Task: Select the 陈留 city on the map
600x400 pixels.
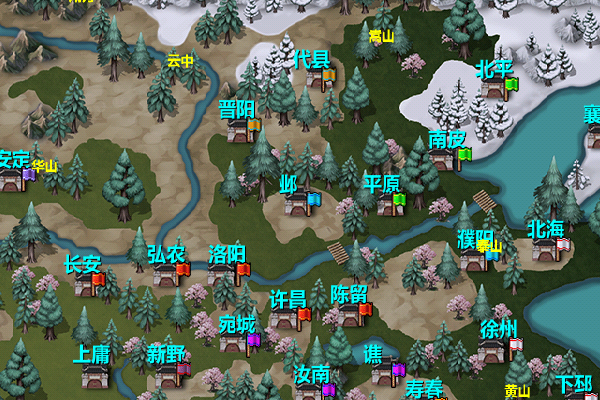Action: (348, 315)
